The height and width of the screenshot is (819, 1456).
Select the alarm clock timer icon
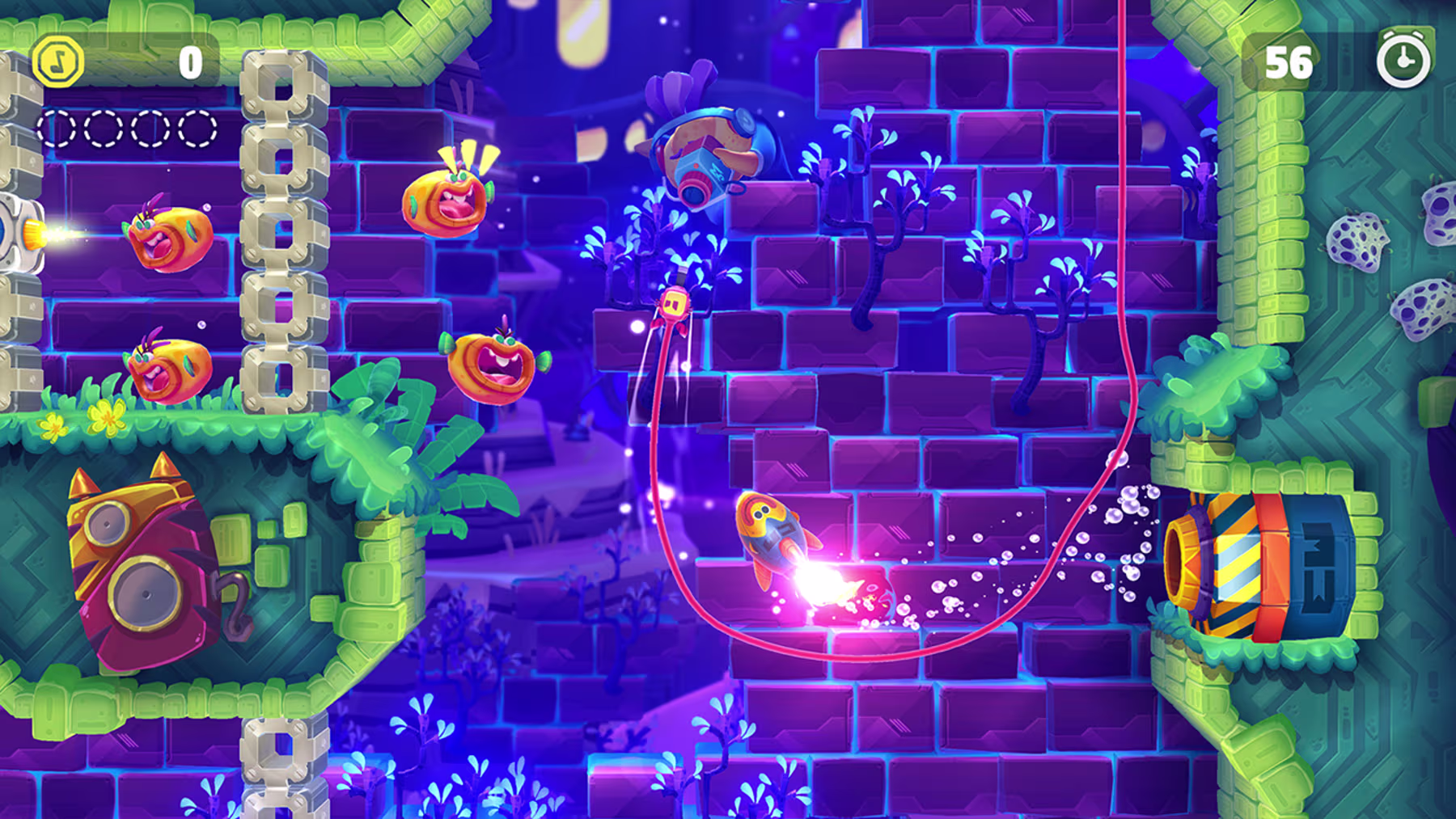(x=1403, y=60)
